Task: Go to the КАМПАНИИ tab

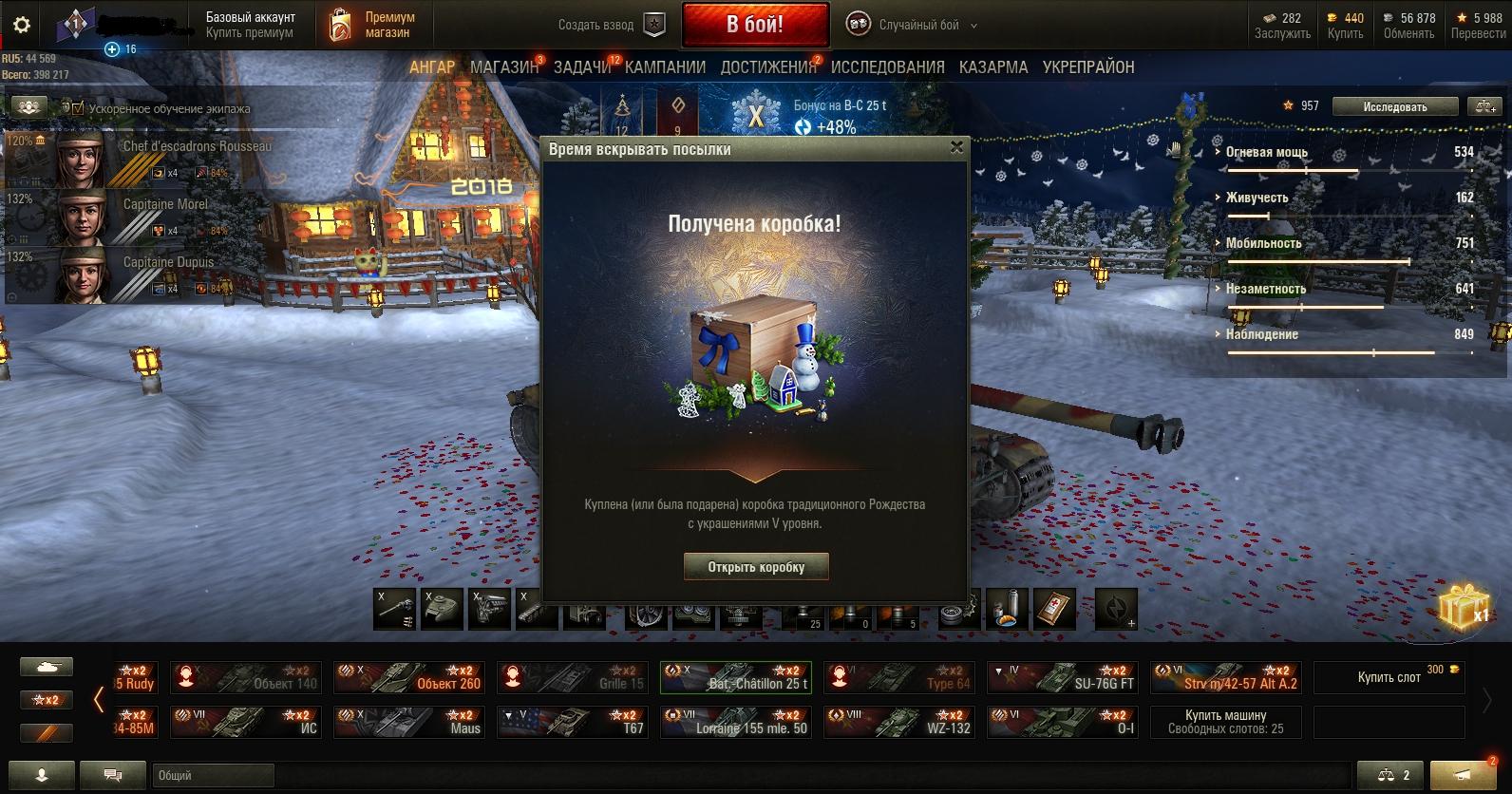Action: 665,67
